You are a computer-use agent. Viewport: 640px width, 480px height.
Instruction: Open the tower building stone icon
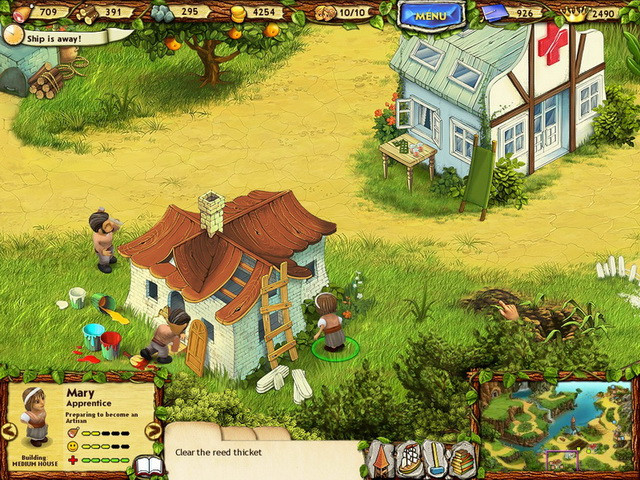[x=381, y=459]
